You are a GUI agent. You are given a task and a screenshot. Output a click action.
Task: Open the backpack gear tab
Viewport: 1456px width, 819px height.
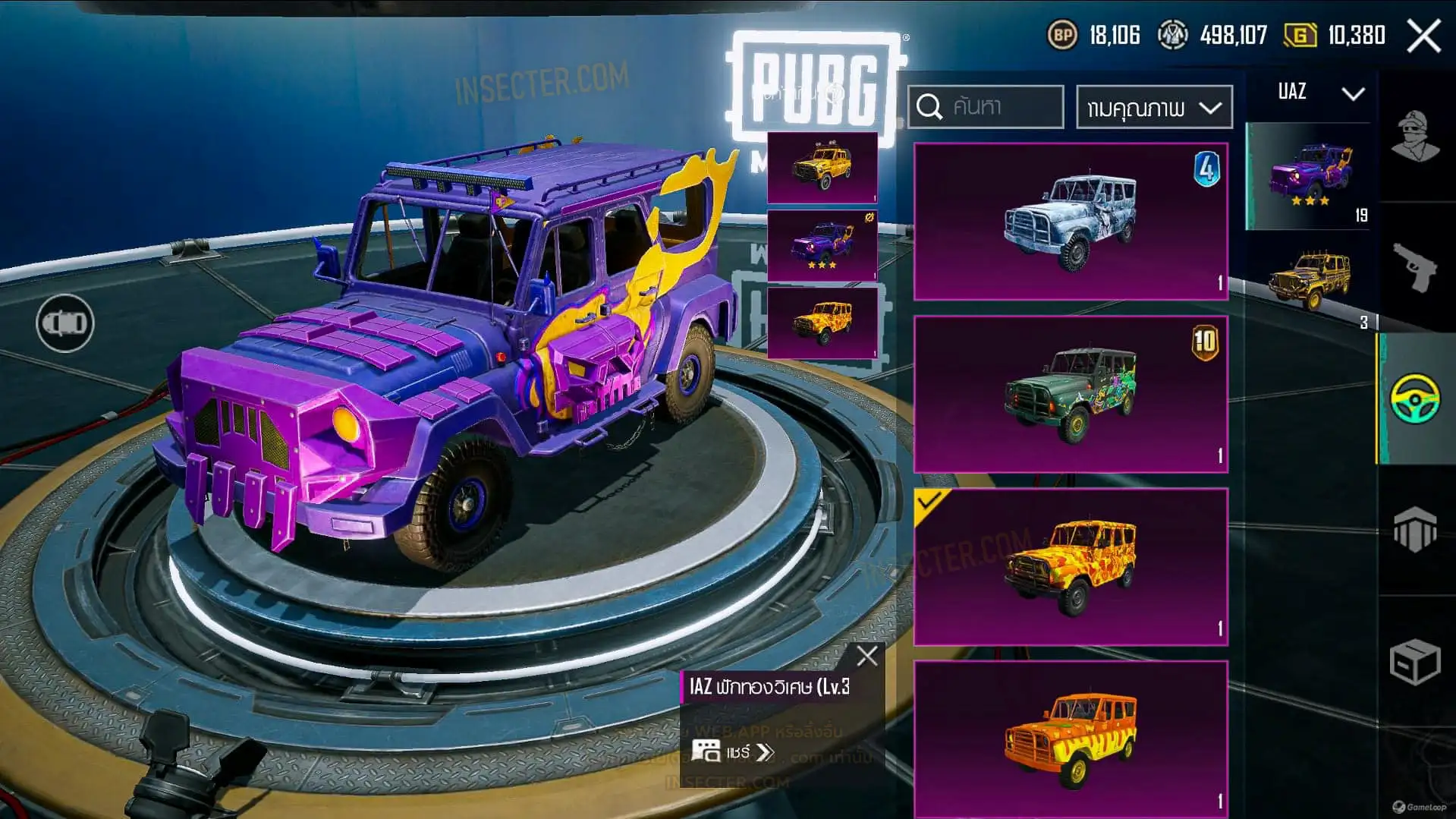point(1415,530)
